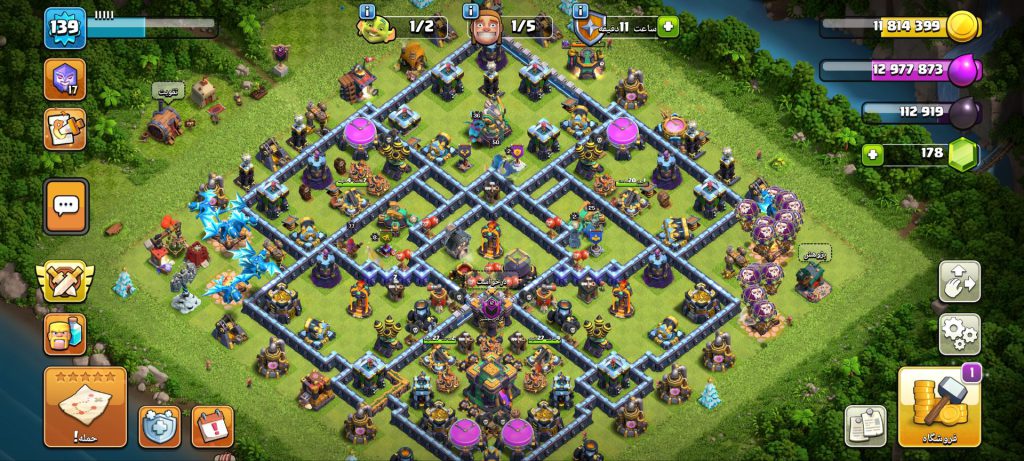Screen dimensions: 1024x461
Task: Open the layout editor hand-and-arrows button
Action: [959, 281]
